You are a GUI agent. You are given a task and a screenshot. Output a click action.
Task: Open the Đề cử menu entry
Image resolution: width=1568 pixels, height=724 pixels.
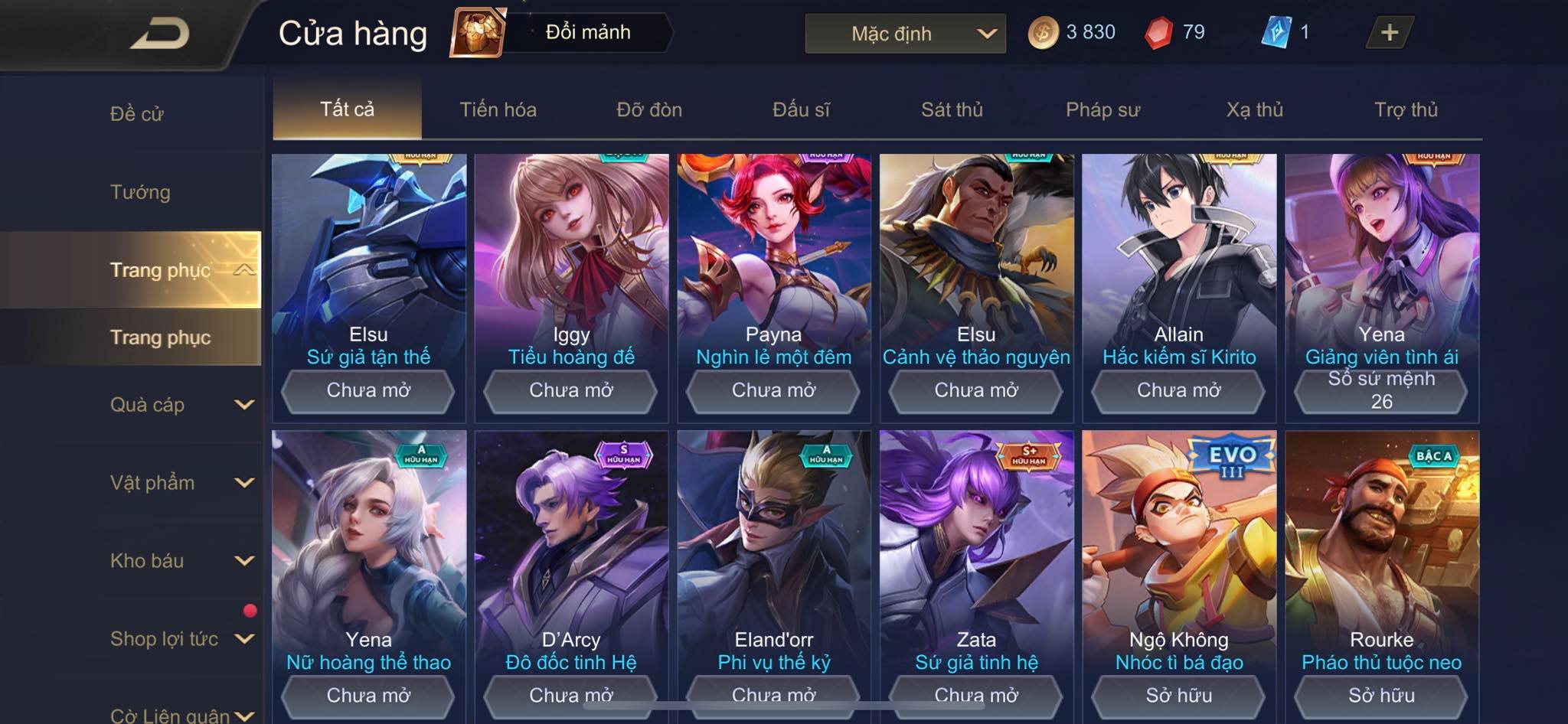tap(137, 114)
